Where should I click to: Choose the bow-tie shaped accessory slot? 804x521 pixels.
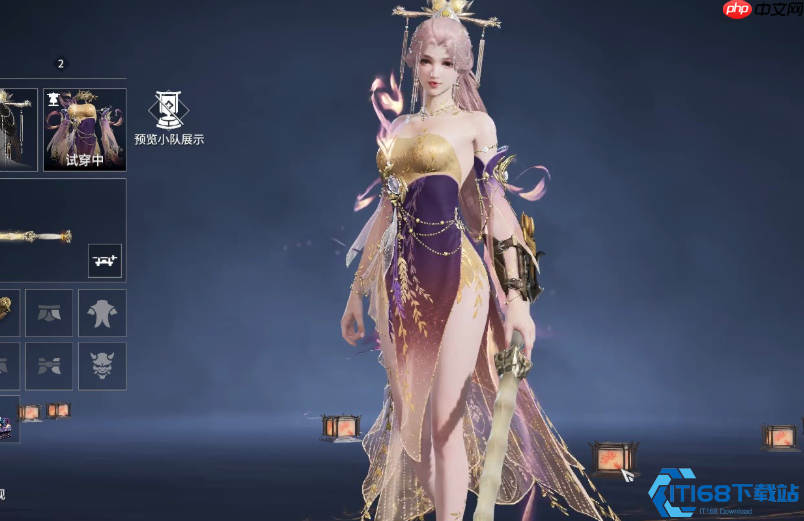(49, 366)
